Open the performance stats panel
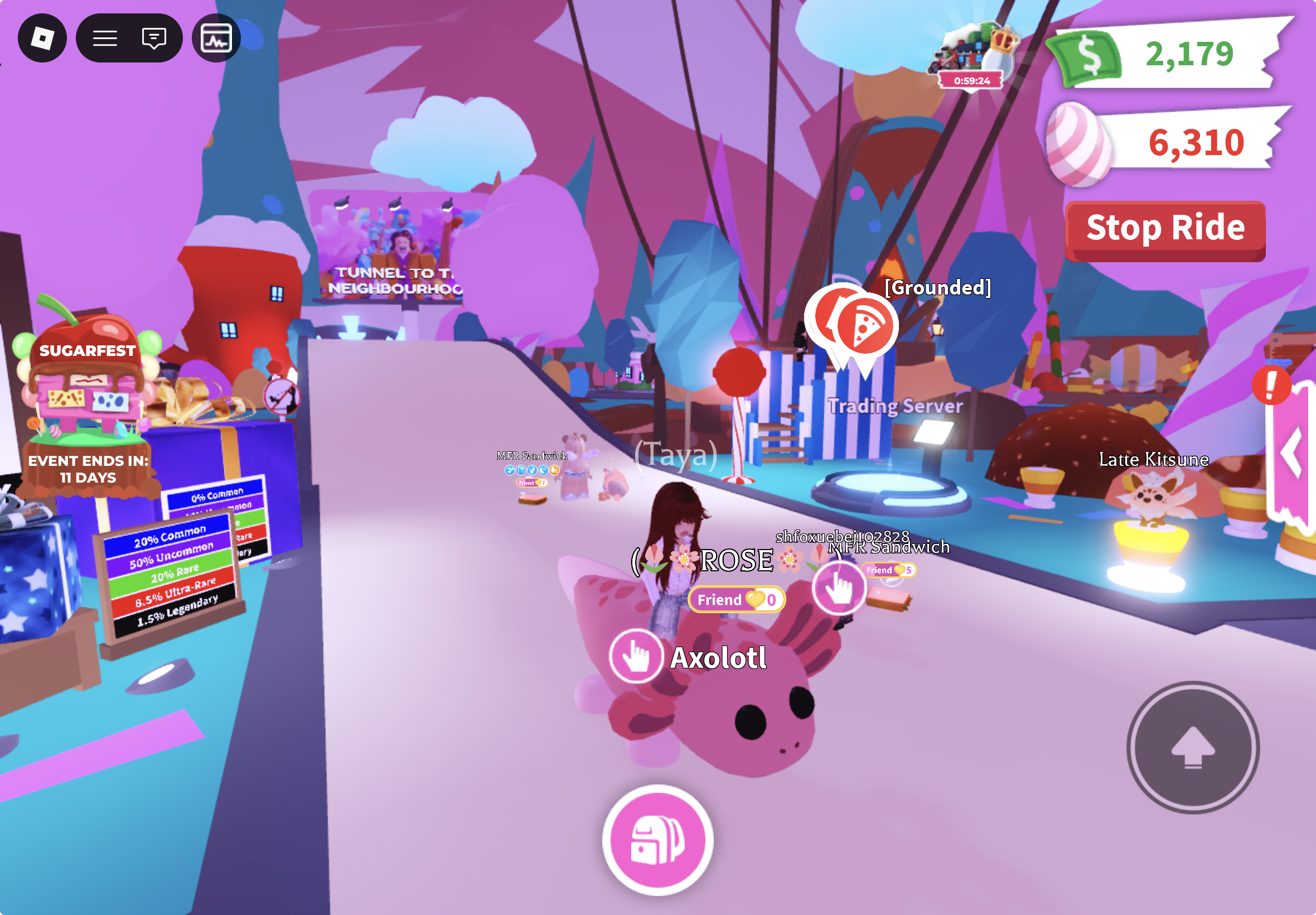The height and width of the screenshot is (915, 1316). [x=216, y=38]
